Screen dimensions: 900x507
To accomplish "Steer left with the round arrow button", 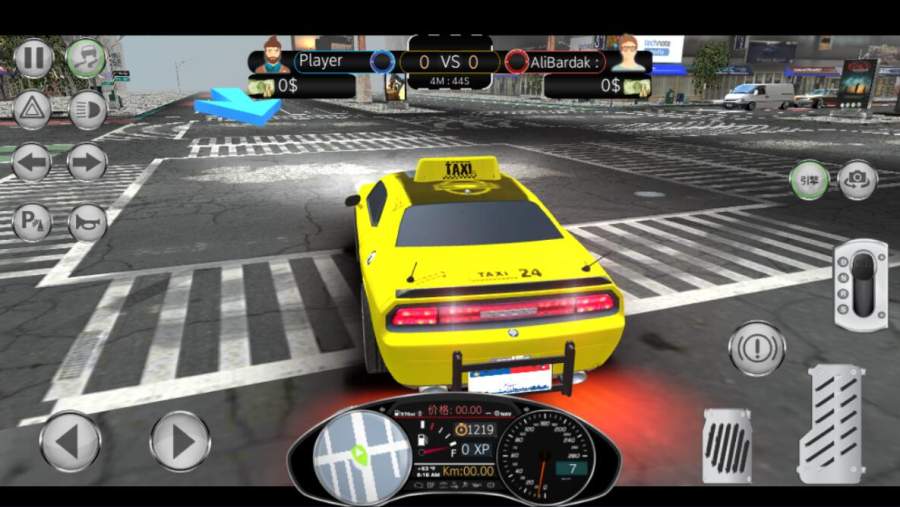I will [x=70, y=441].
